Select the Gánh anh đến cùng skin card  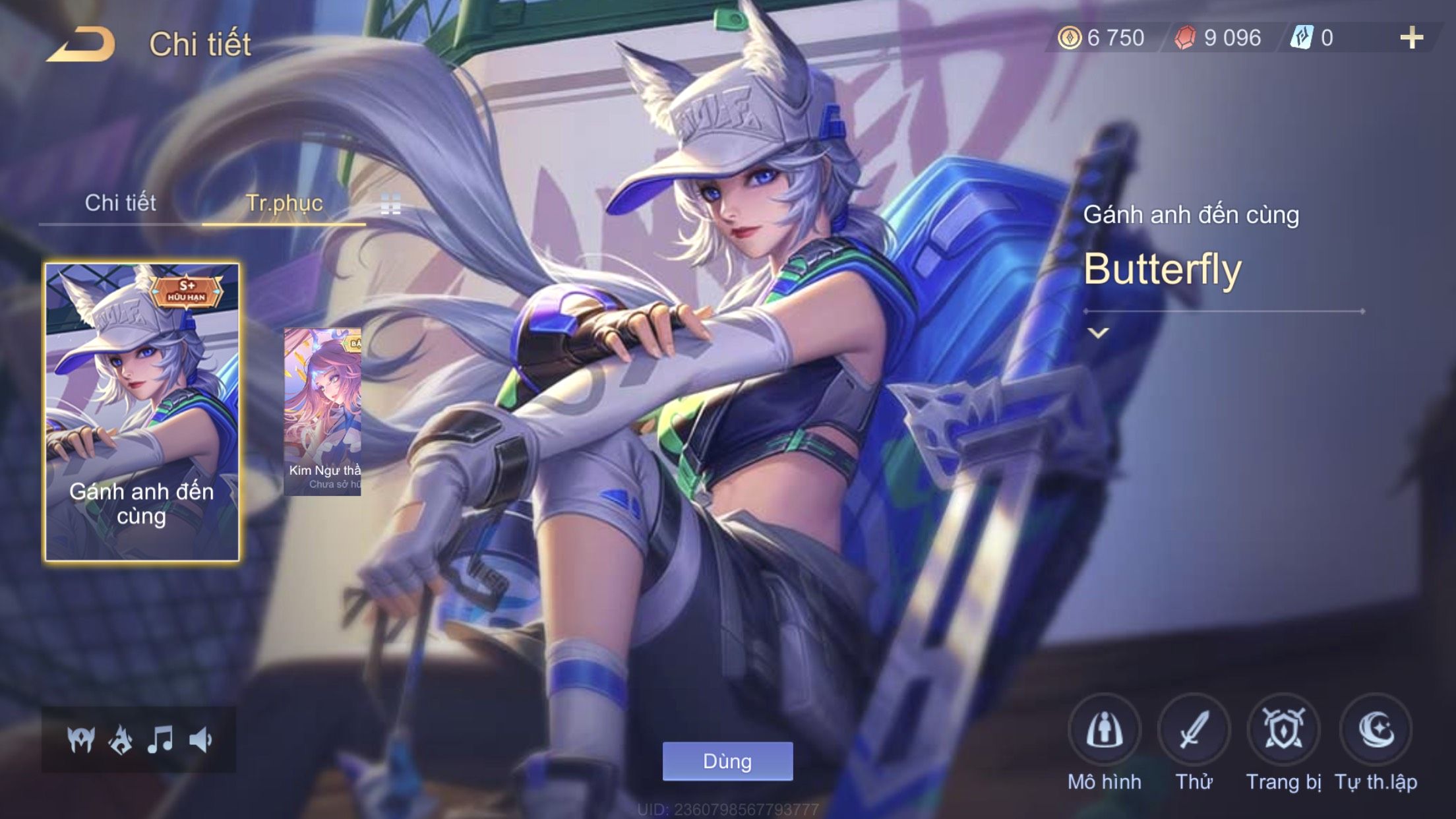[x=142, y=412]
